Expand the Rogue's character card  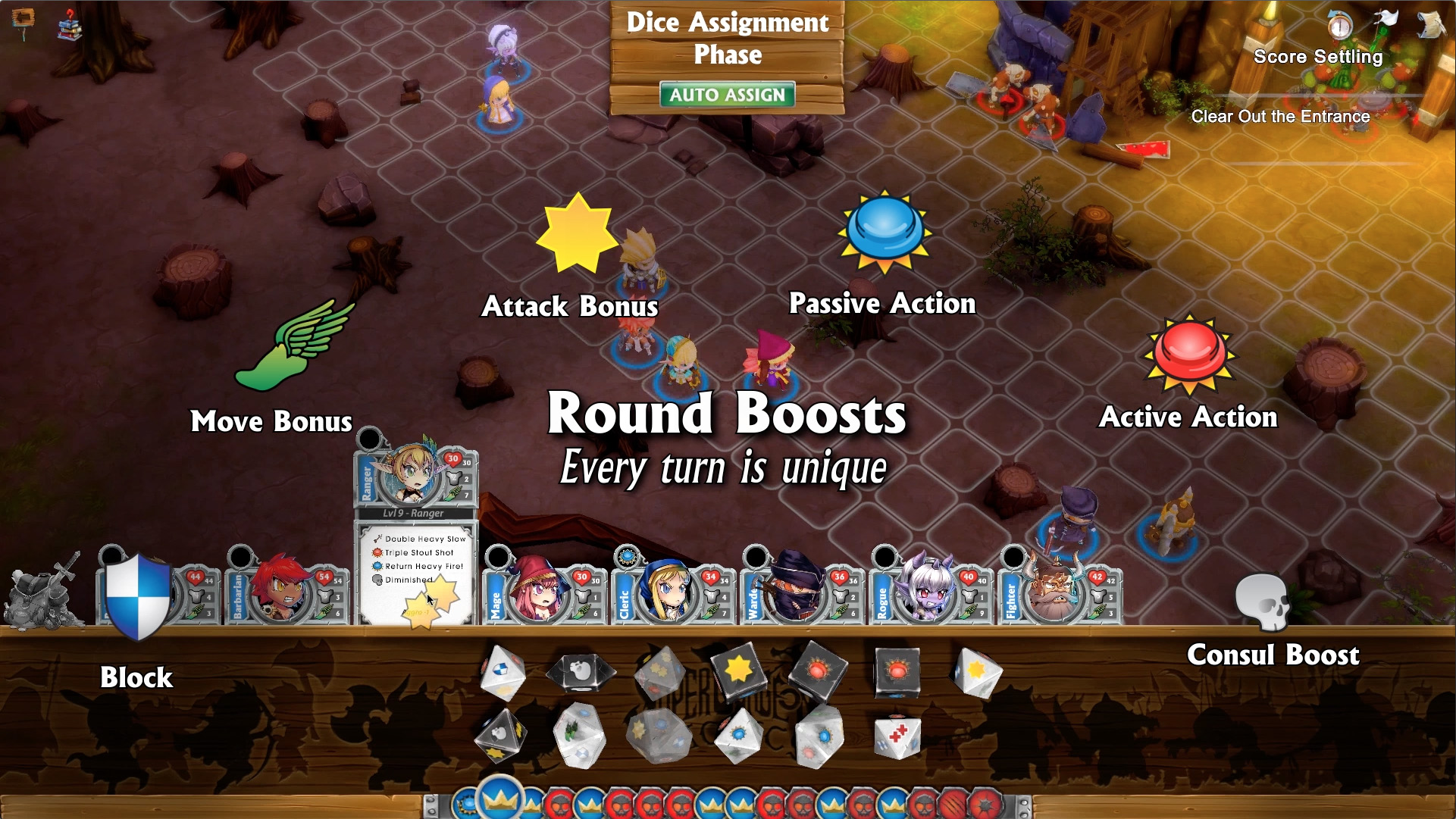884,558
